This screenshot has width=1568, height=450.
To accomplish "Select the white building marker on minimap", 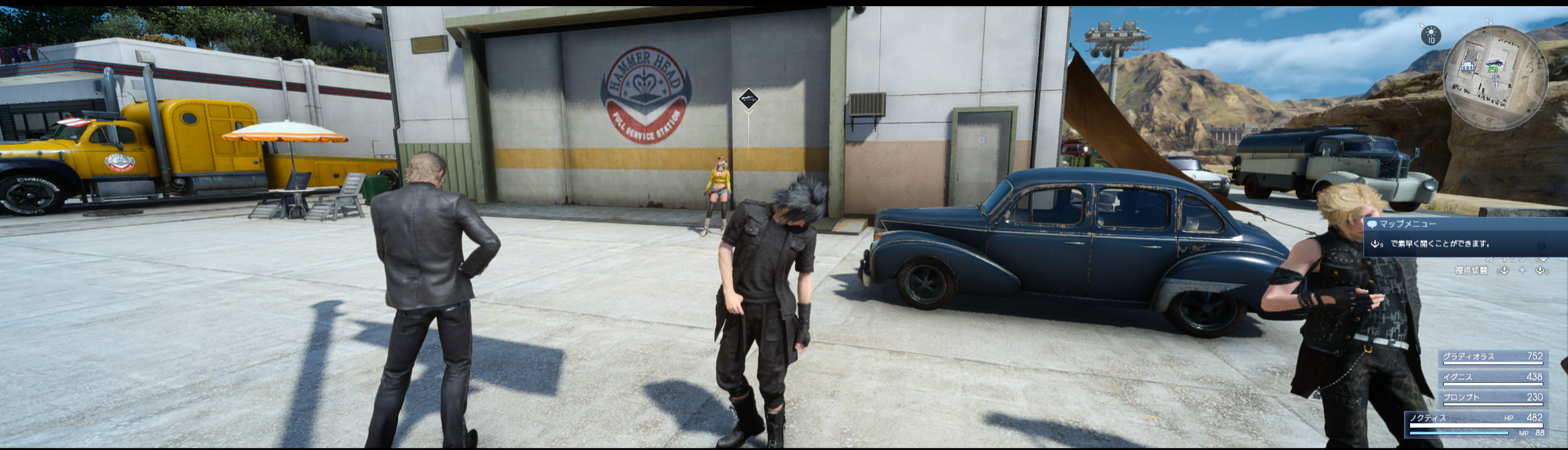I will pyautogui.click(x=1468, y=66).
